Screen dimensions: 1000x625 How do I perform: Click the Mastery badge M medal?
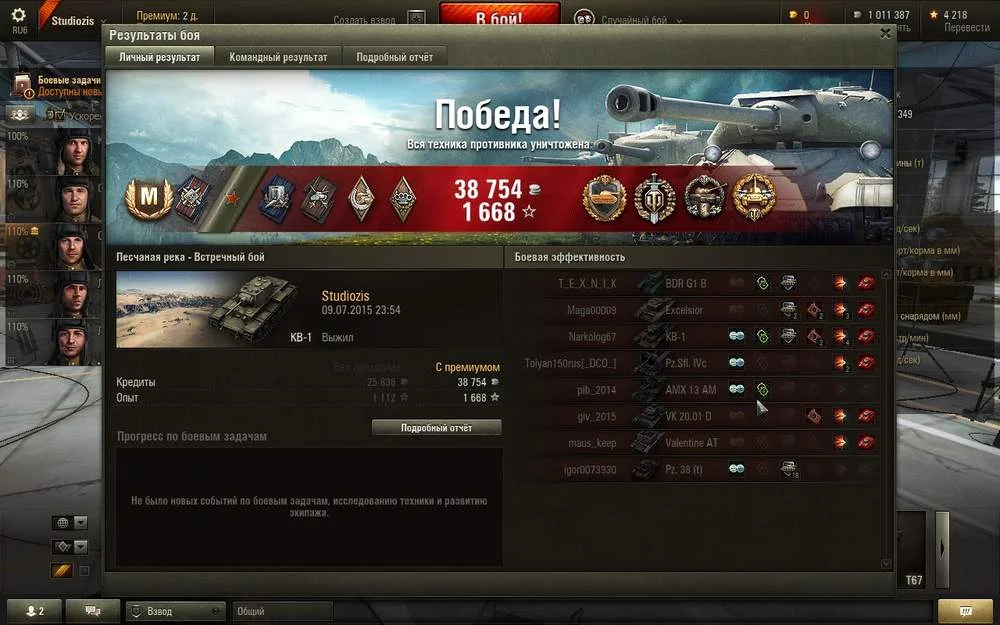(x=148, y=198)
